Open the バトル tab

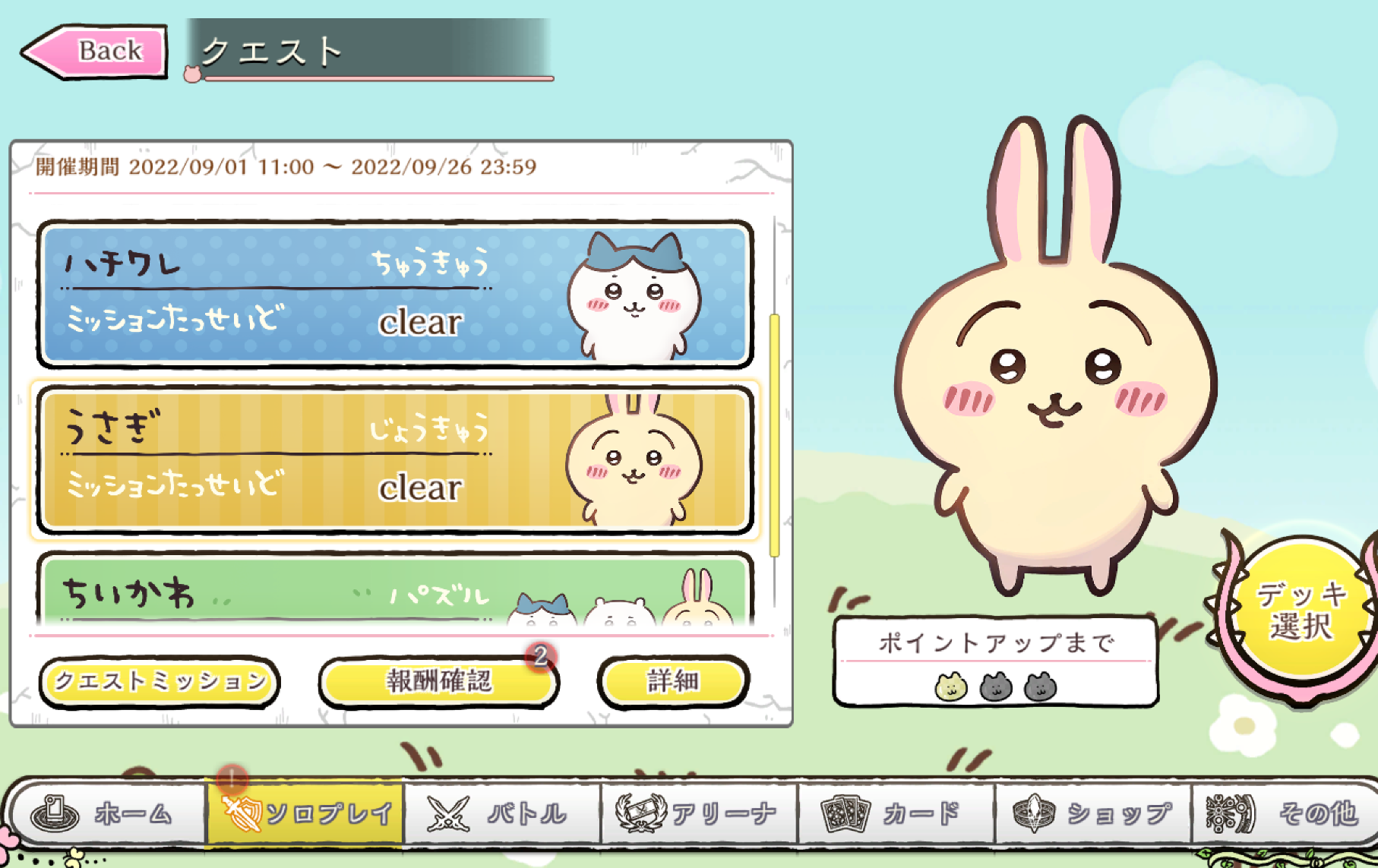(x=501, y=814)
